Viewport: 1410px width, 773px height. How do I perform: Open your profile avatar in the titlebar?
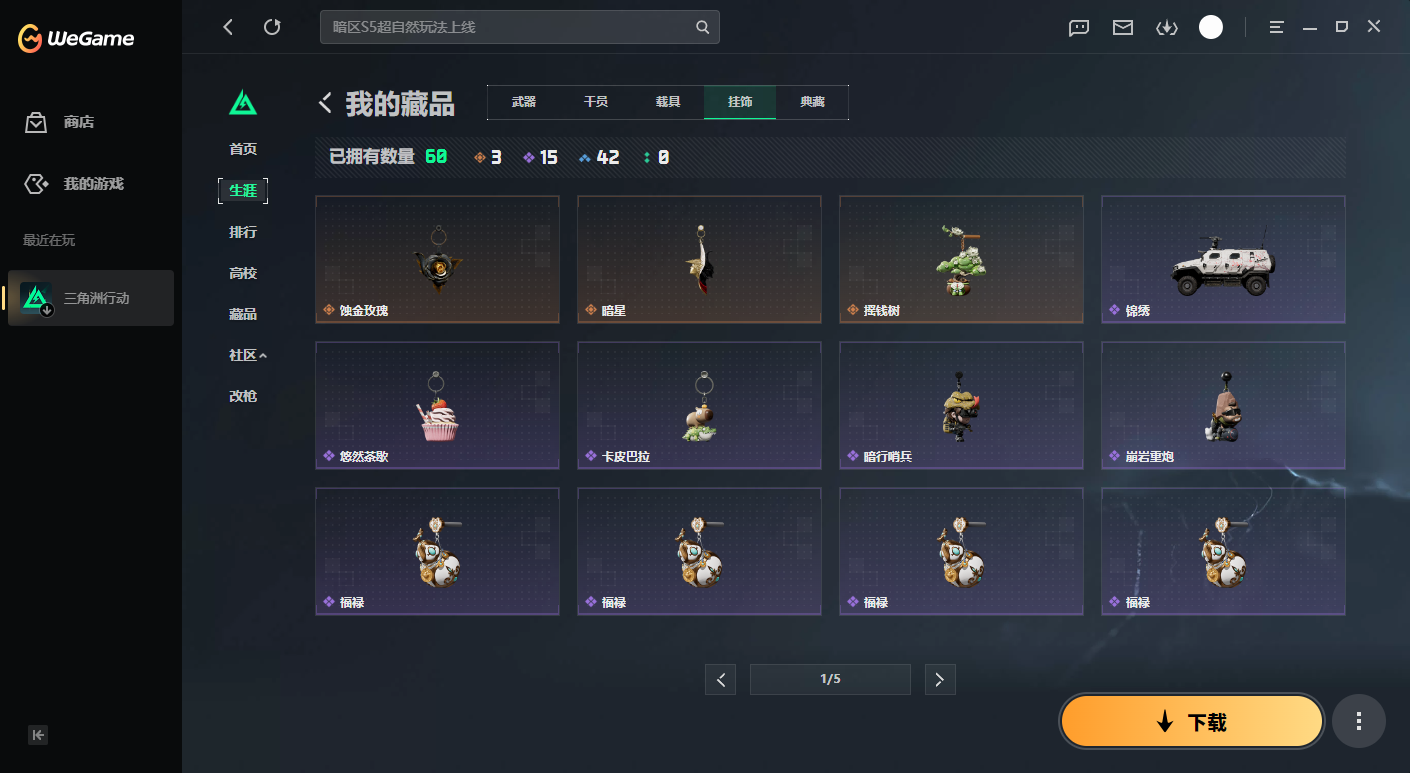click(x=1211, y=27)
